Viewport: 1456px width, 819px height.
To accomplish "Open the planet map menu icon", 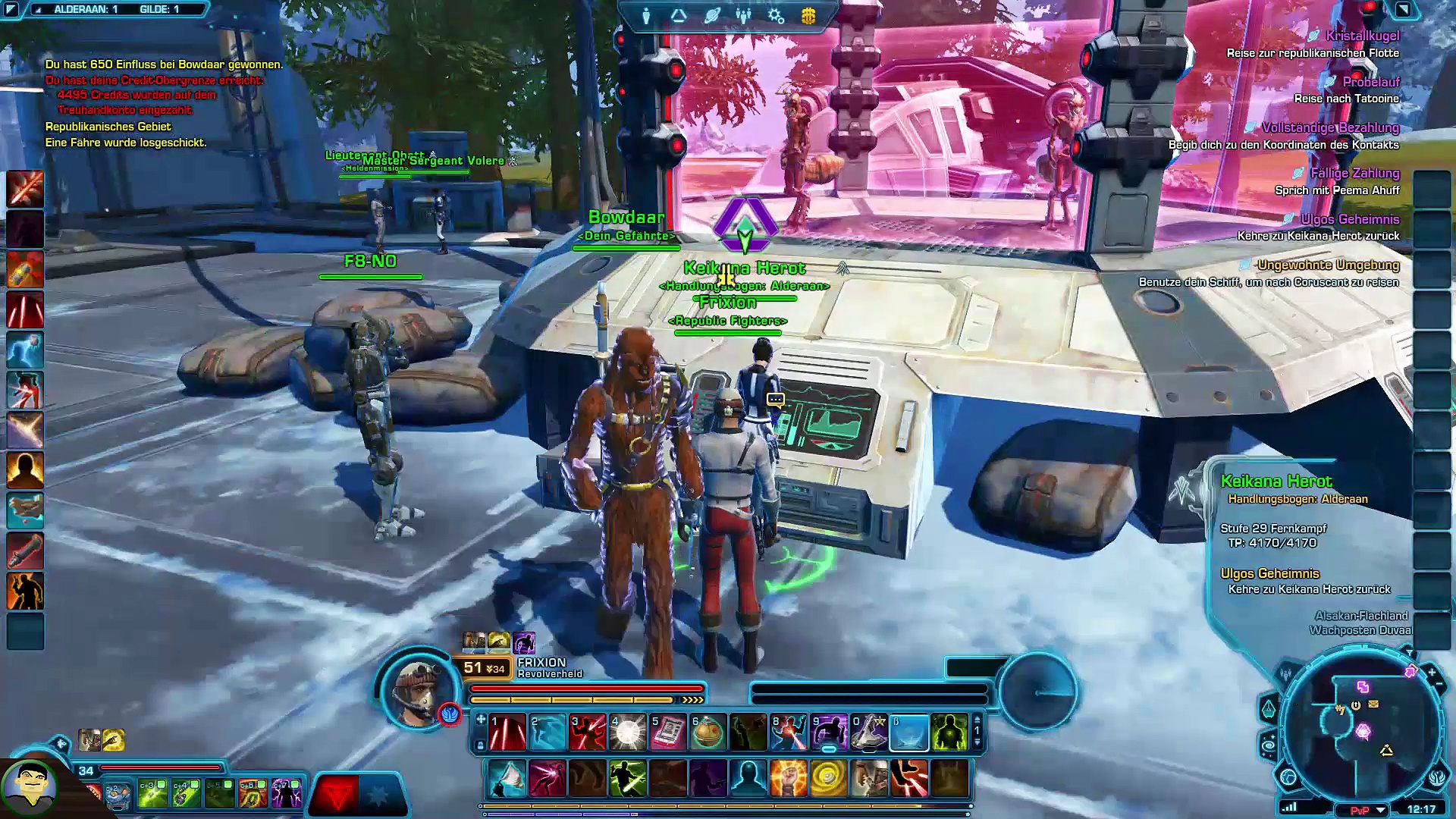I will tap(711, 16).
